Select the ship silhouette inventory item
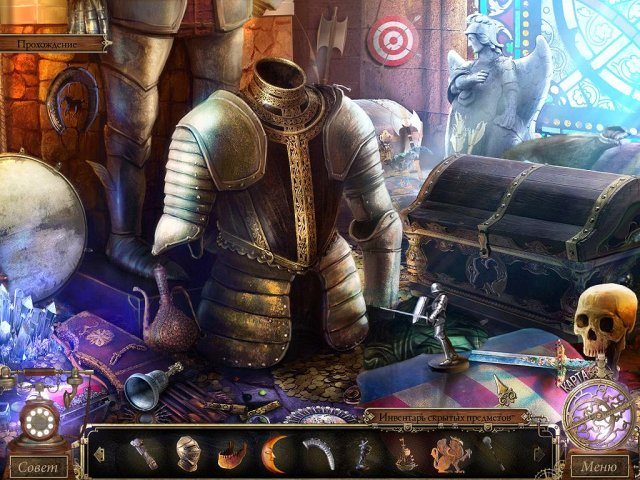This screenshot has height=480, width=640. [403, 453]
